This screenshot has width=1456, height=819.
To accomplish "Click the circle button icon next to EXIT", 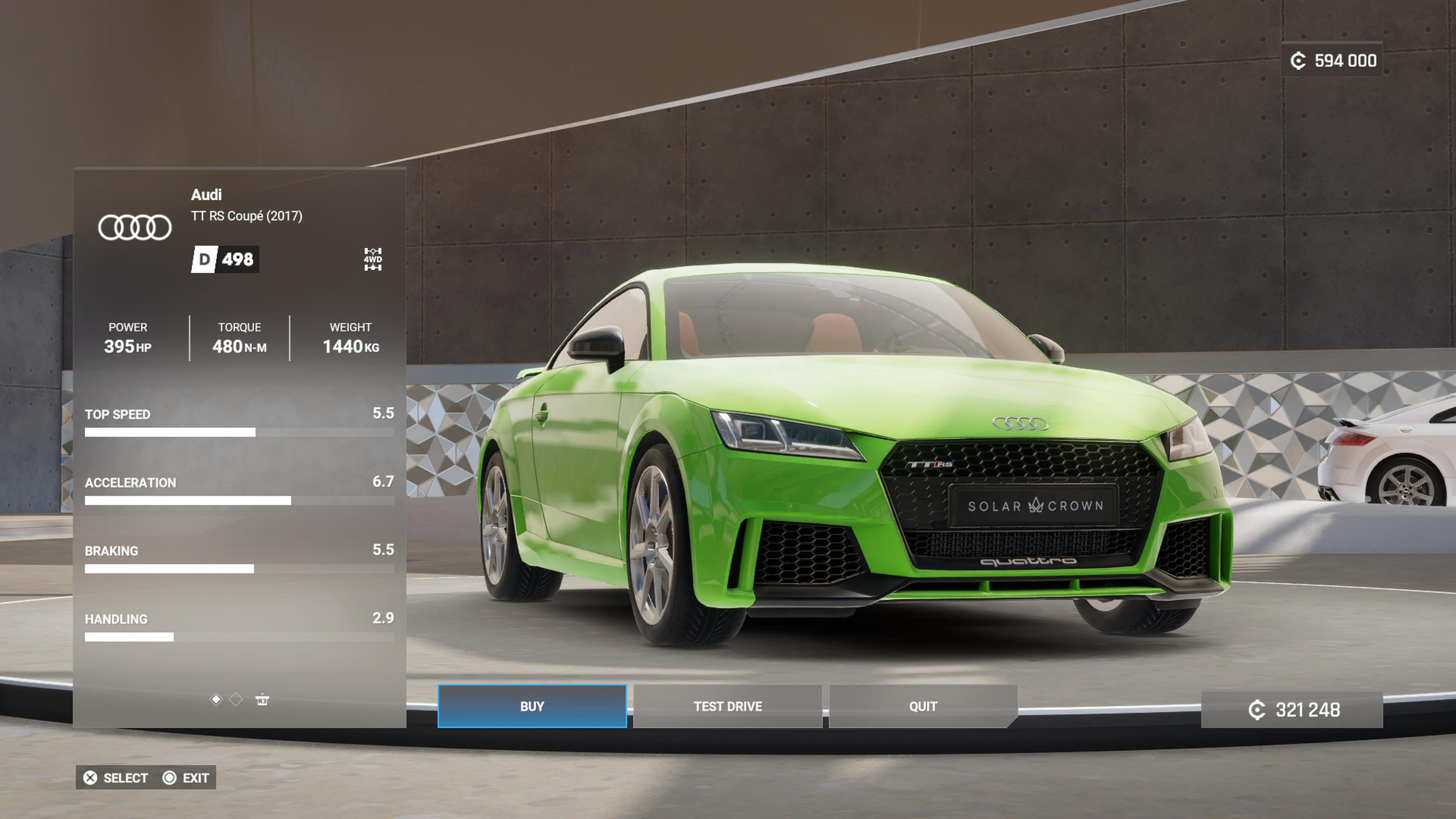I will (x=169, y=778).
